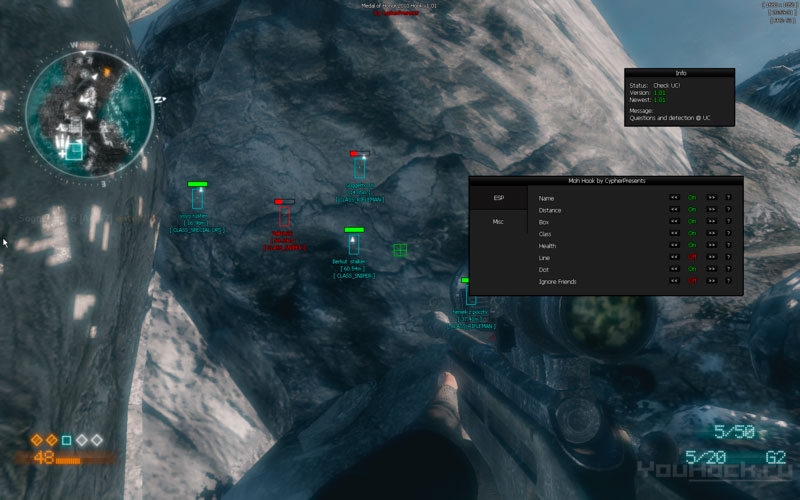Select the Info panel title bar

tap(680, 73)
